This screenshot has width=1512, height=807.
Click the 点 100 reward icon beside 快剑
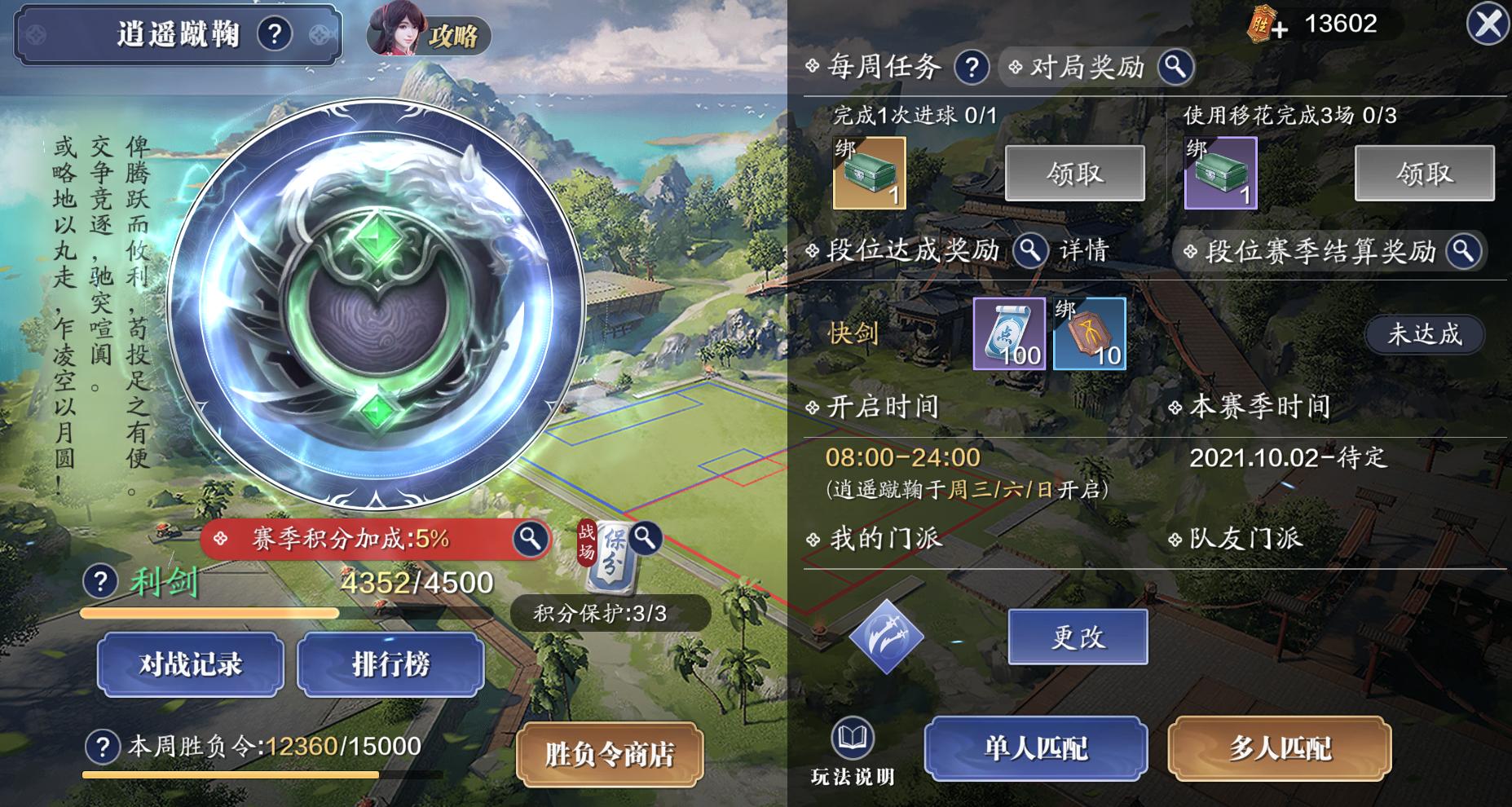[x=1009, y=333]
